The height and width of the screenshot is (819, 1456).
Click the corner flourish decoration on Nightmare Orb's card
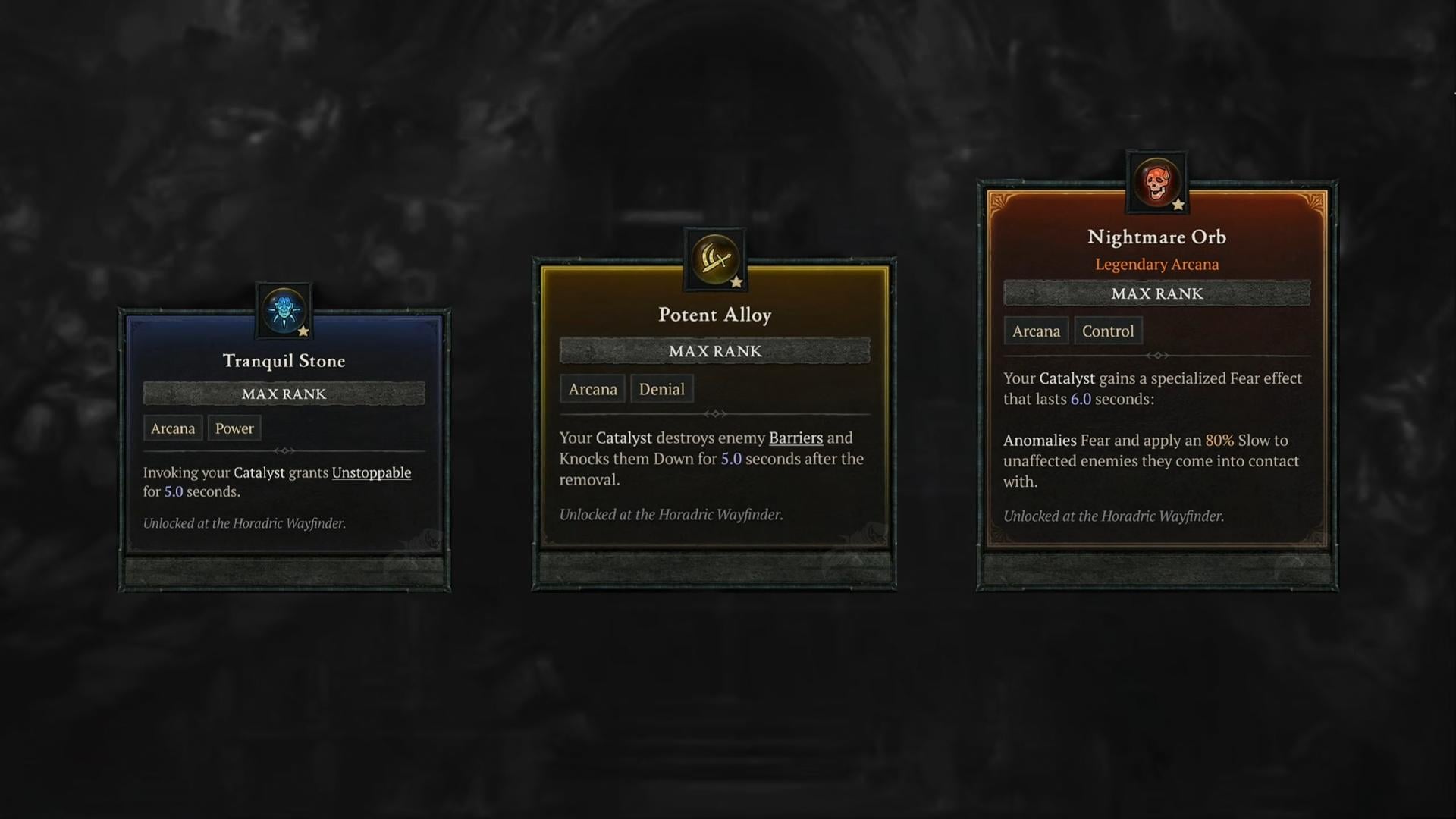[1001, 203]
